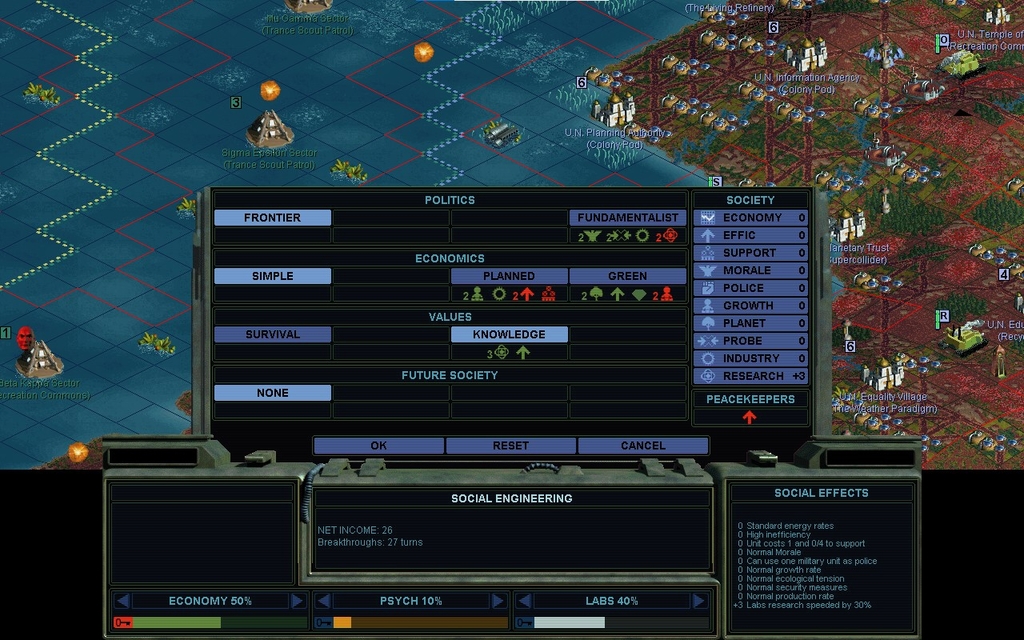Select None for Future Society

tap(272, 394)
